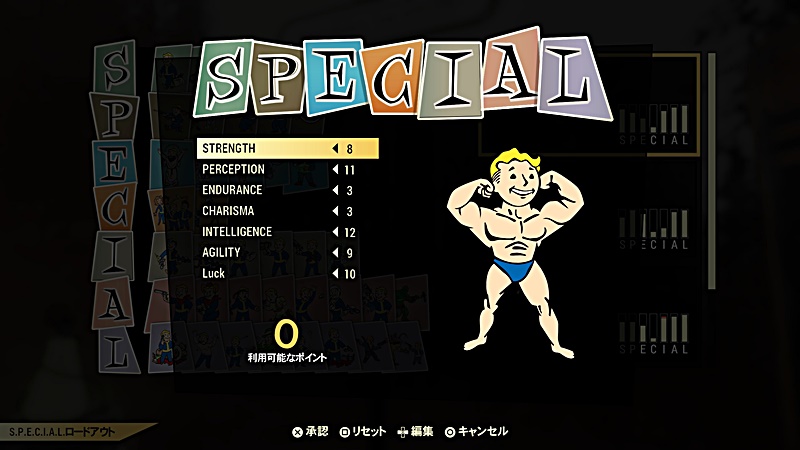Viewport: 800px width, 450px height.
Task: Reduce Endurance via its left arrow
Action: 334,191
